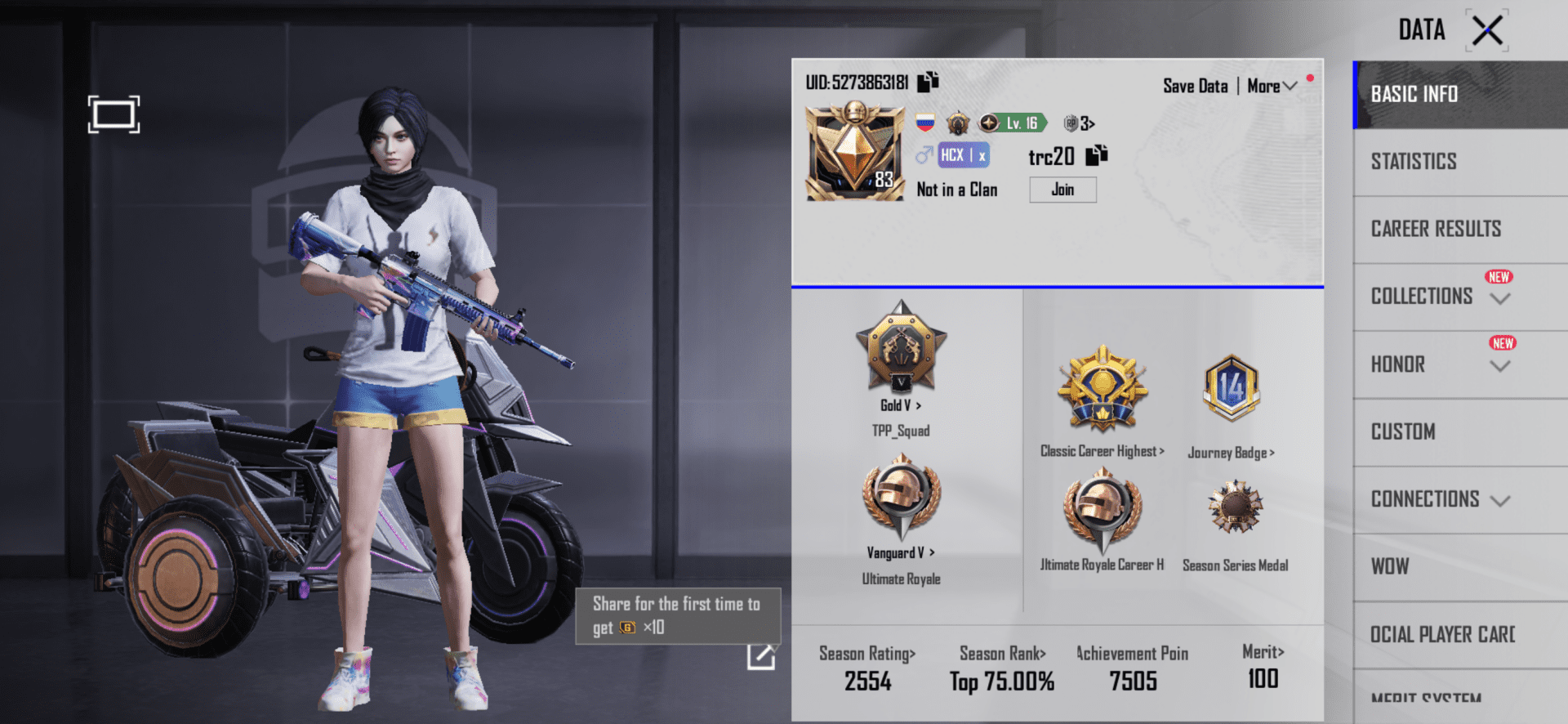The image size is (1568, 724).
Task: Click the Save Data link
Action: pyautogui.click(x=1195, y=86)
